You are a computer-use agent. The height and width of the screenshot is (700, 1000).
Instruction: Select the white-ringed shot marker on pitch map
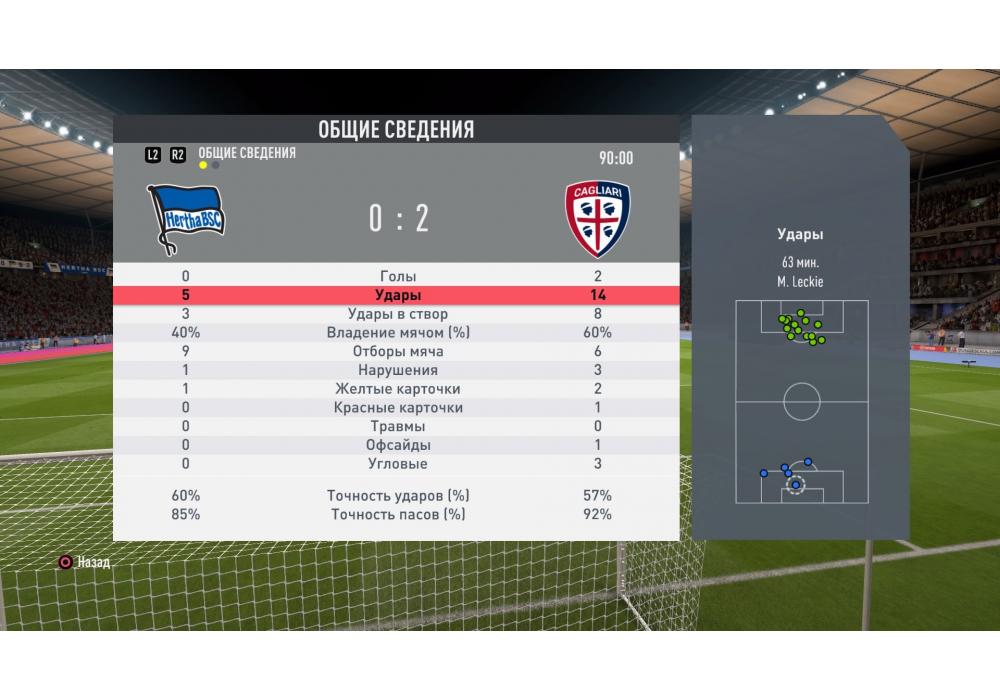coord(796,486)
